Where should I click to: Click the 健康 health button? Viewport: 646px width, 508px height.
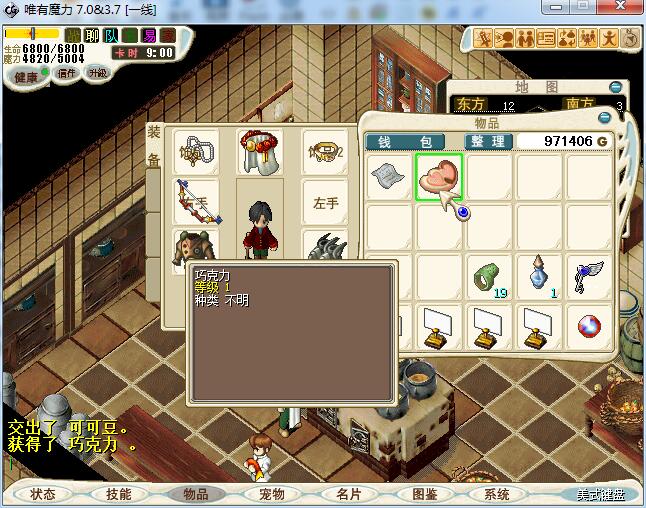26,77
